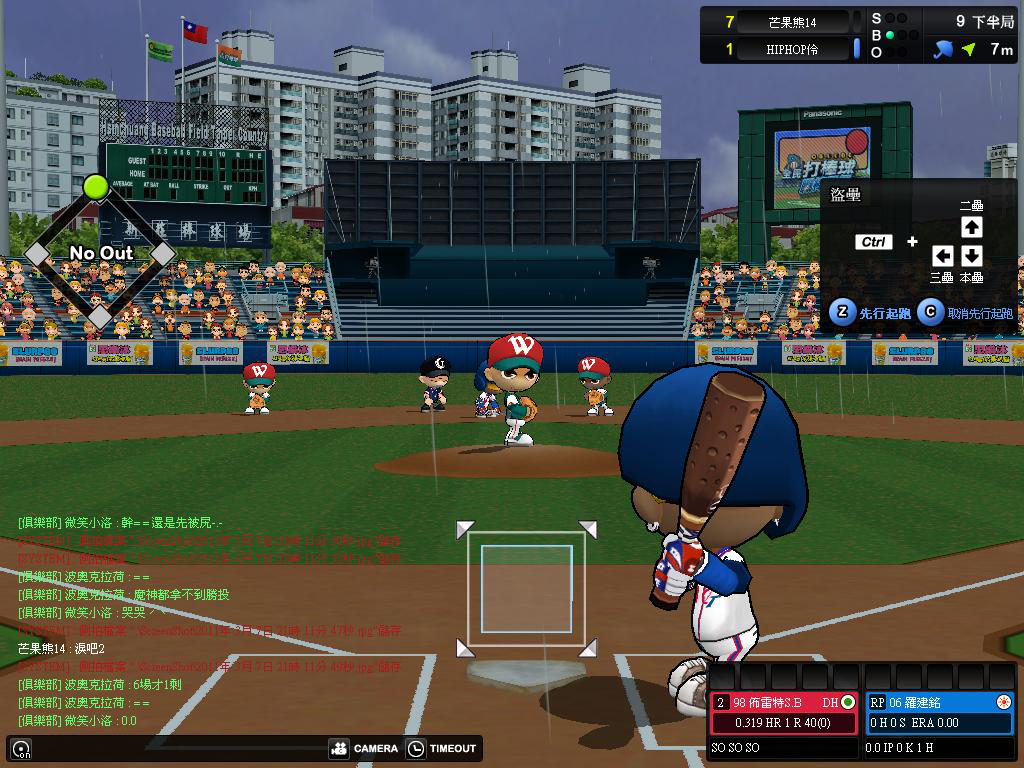Select the red batter info card
The width and height of the screenshot is (1024, 768).
[785, 712]
